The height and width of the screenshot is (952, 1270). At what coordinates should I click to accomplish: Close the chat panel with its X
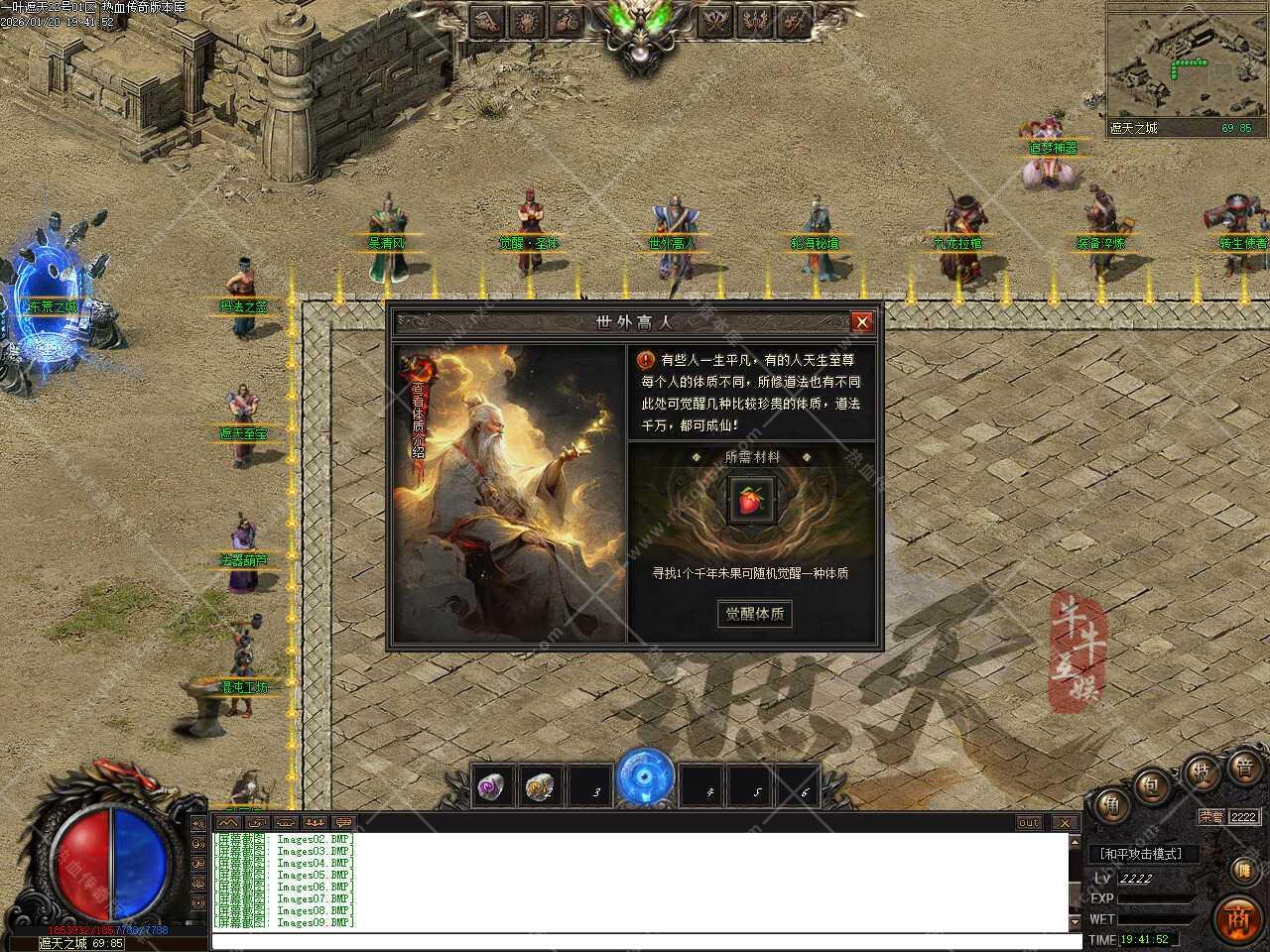tap(1064, 822)
